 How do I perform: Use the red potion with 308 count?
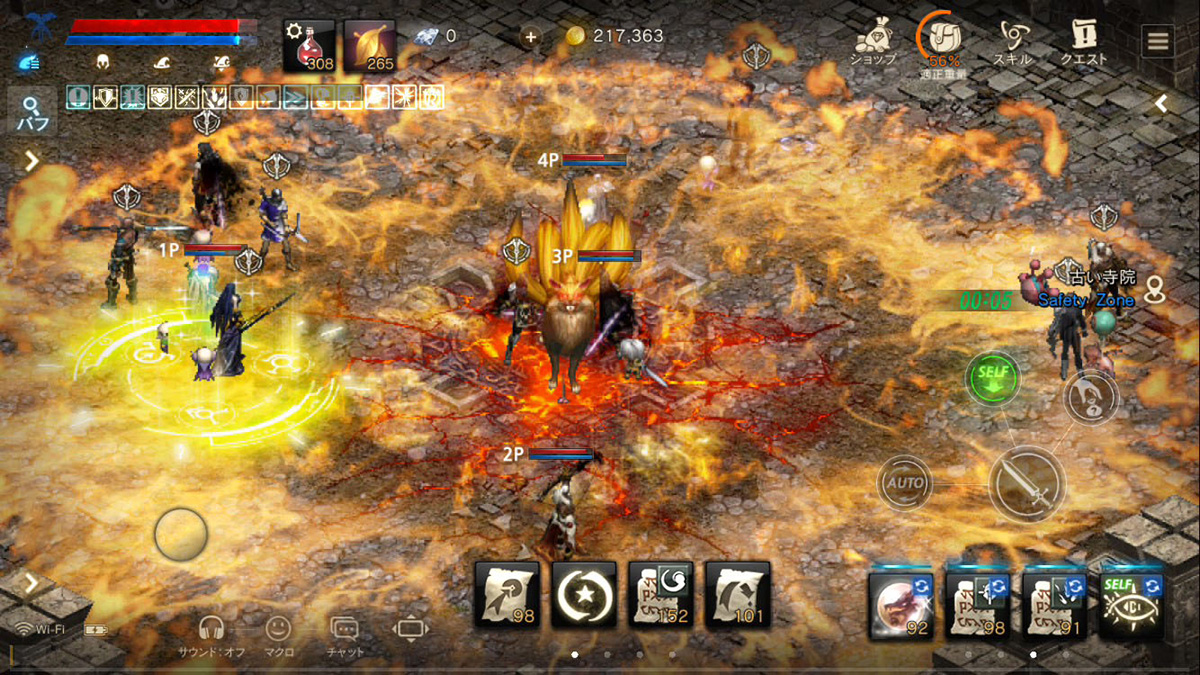[x=308, y=46]
